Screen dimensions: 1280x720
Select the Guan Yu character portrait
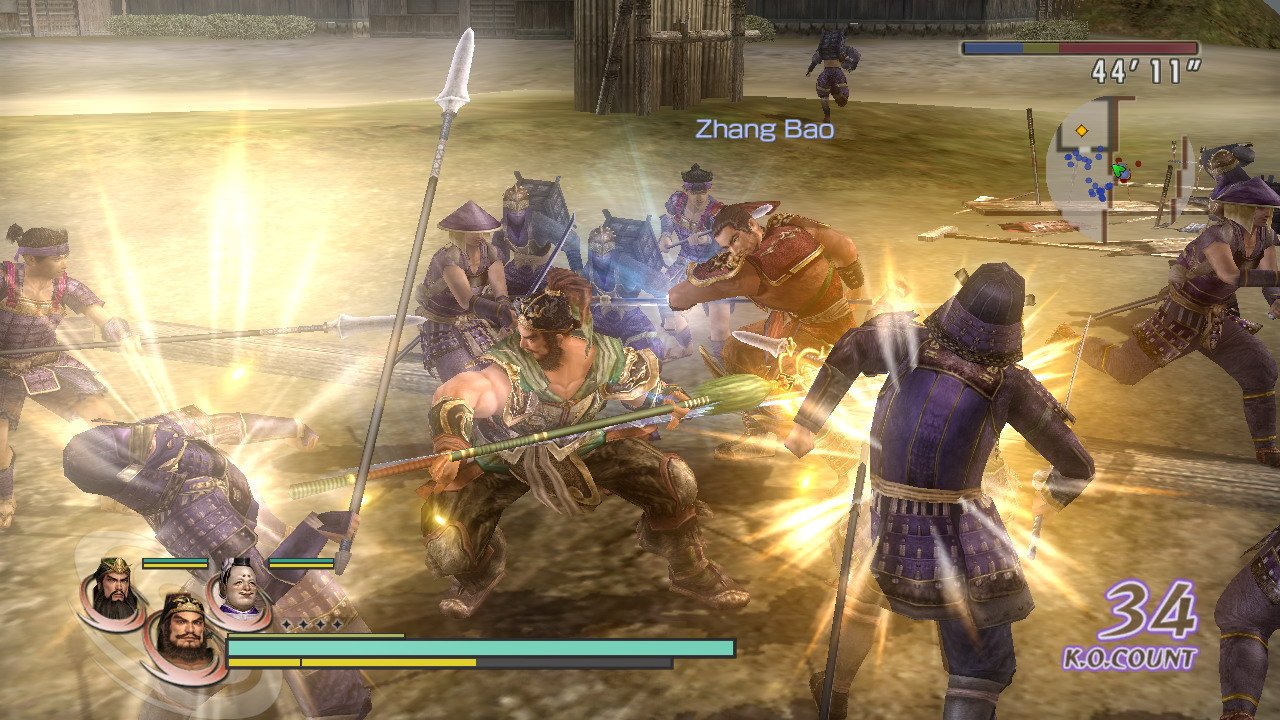(x=110, y=592)
